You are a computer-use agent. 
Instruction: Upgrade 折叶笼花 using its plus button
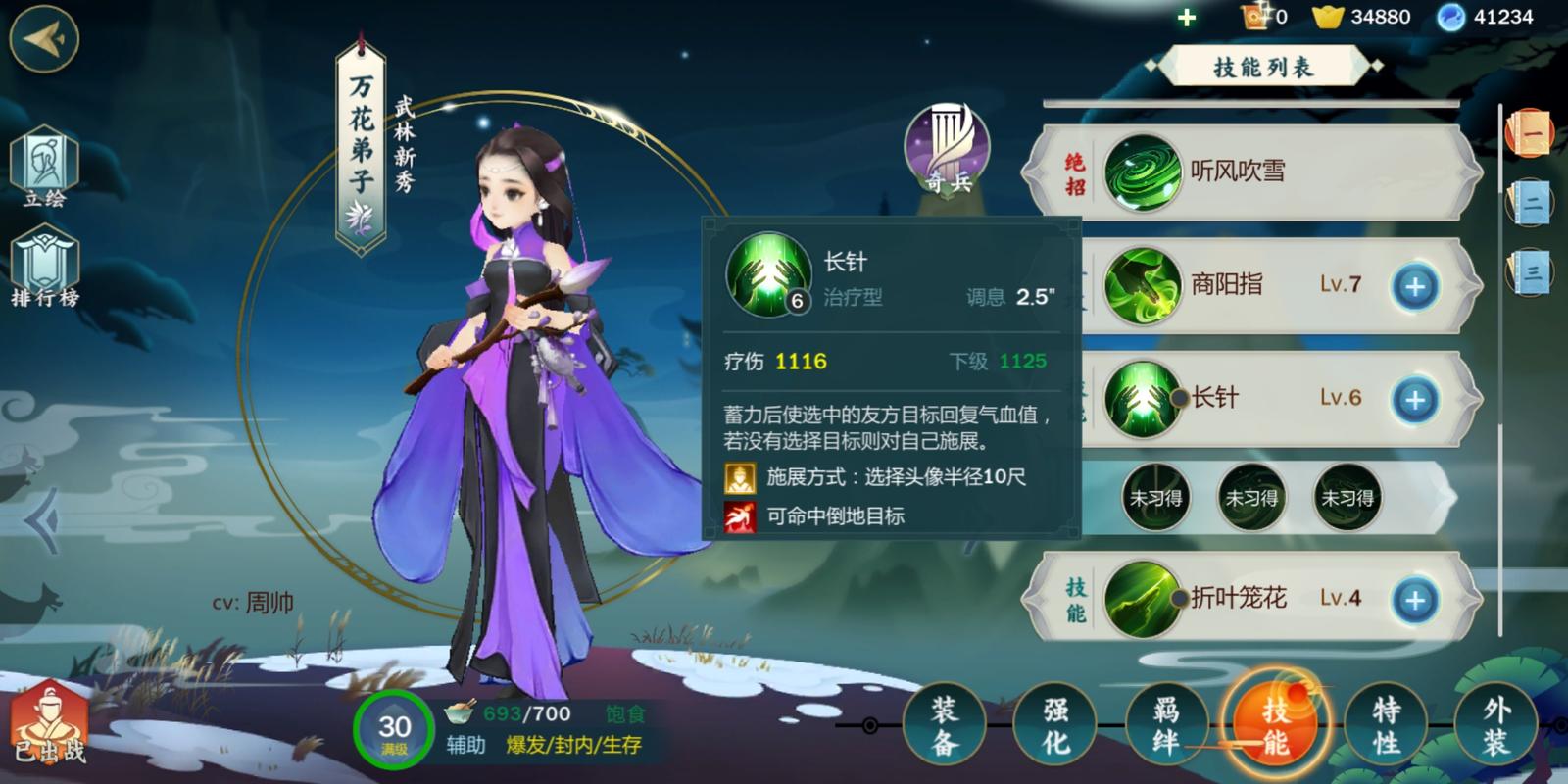click(1415, 601)
